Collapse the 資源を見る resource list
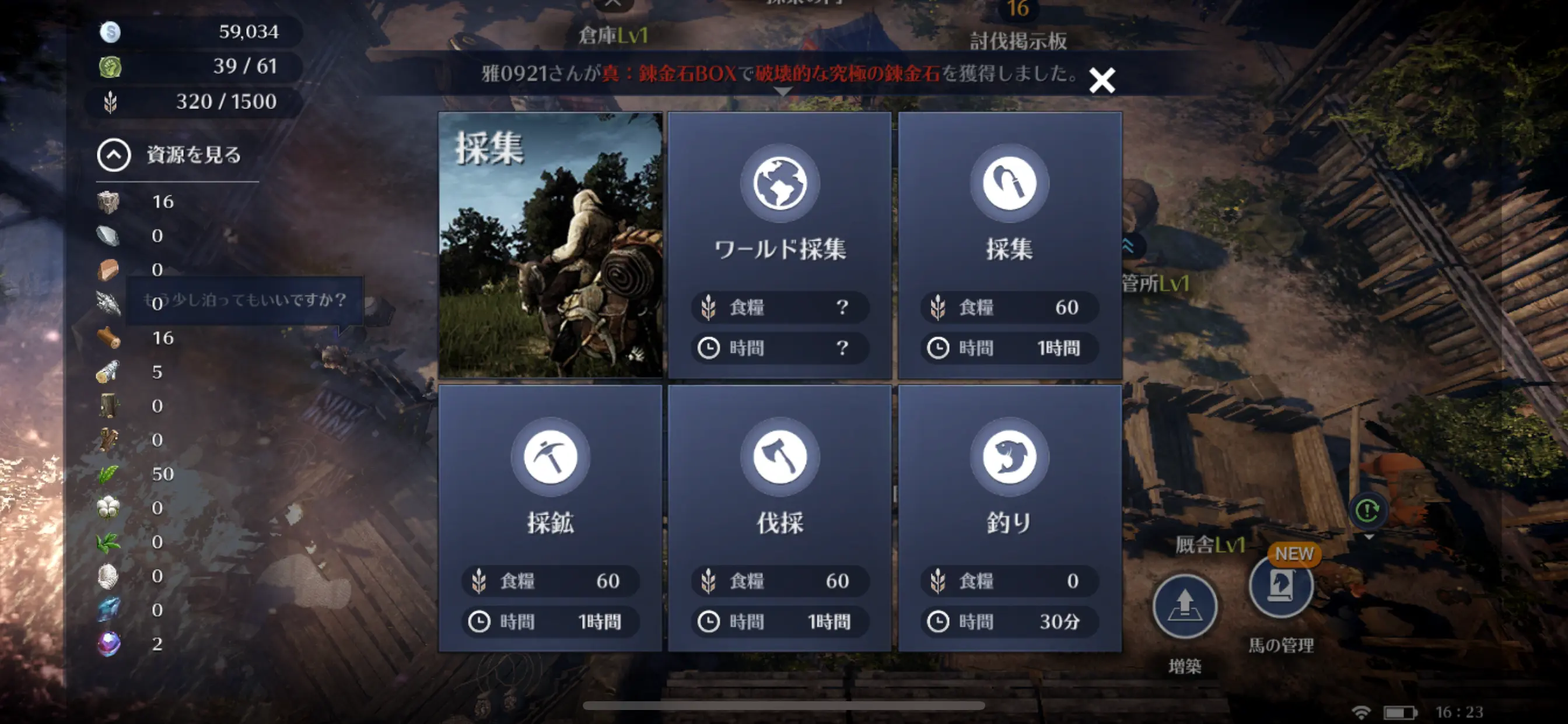The image size is (1568, 724). [114, 155]
